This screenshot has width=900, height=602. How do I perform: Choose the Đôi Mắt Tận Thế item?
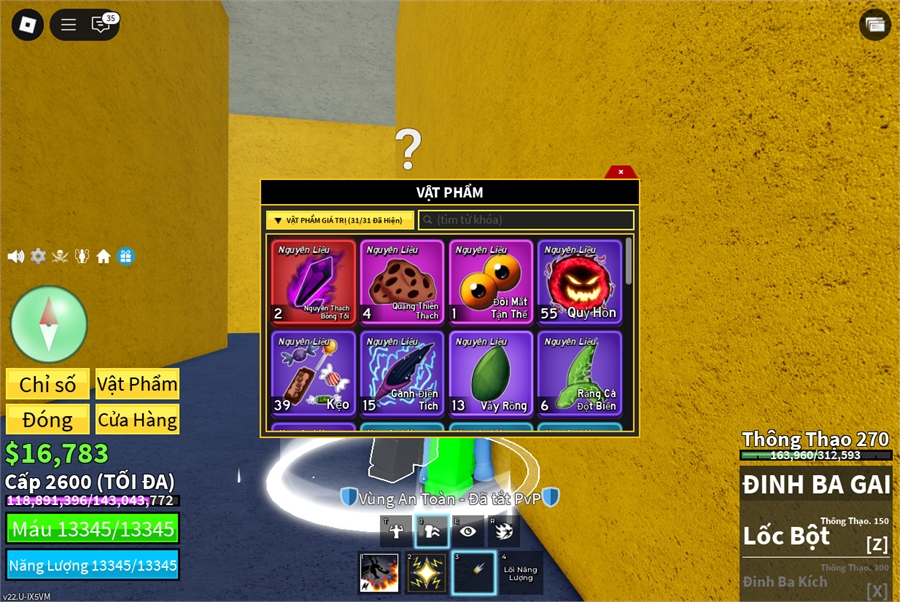[491, 282]
